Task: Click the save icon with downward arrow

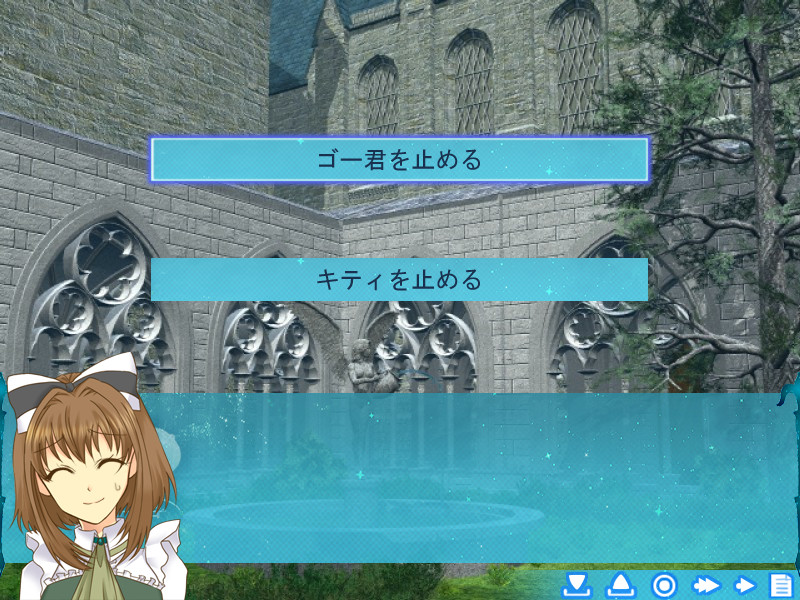Action: coord(576,585)
